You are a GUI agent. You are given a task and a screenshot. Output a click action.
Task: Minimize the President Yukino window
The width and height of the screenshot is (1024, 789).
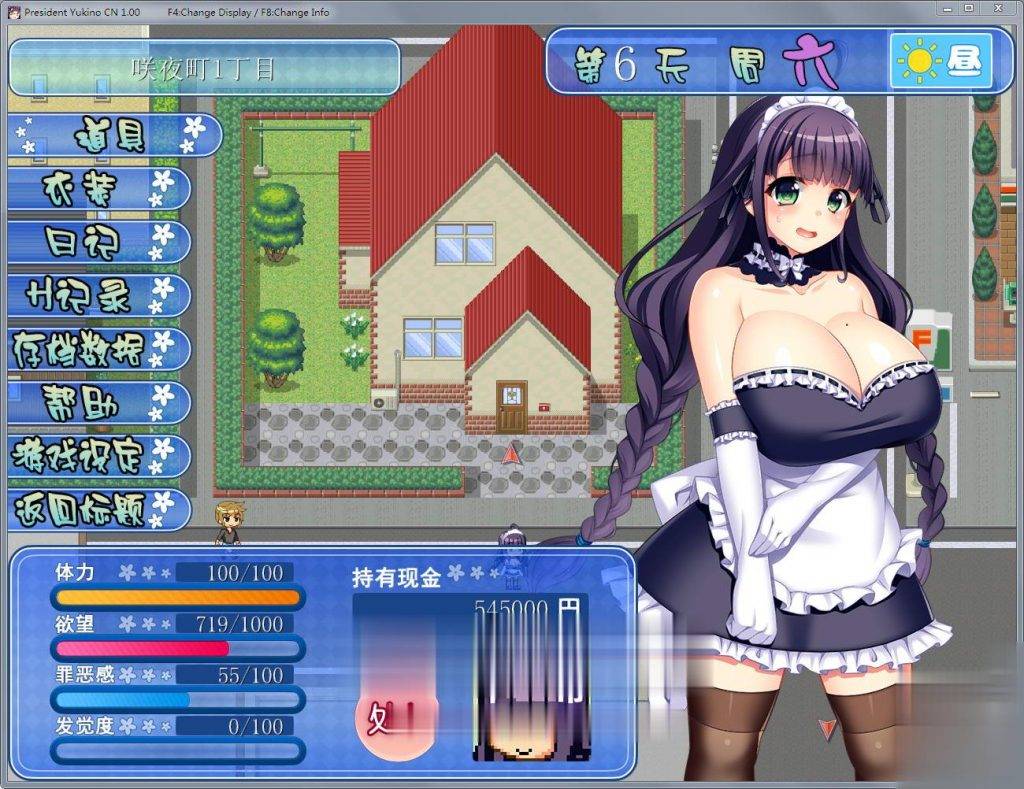[948, 9]
